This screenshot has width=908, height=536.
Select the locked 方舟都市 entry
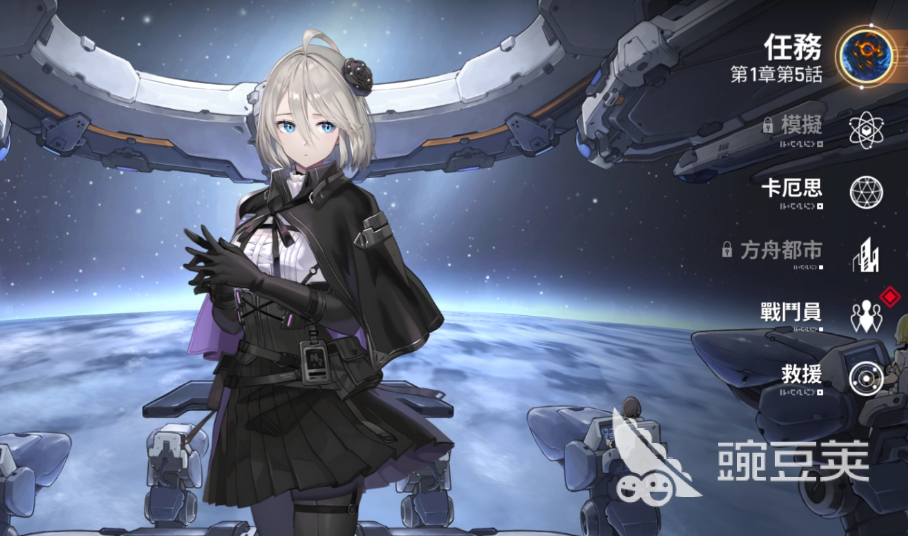pyautogui.click(x=864, y=253)
